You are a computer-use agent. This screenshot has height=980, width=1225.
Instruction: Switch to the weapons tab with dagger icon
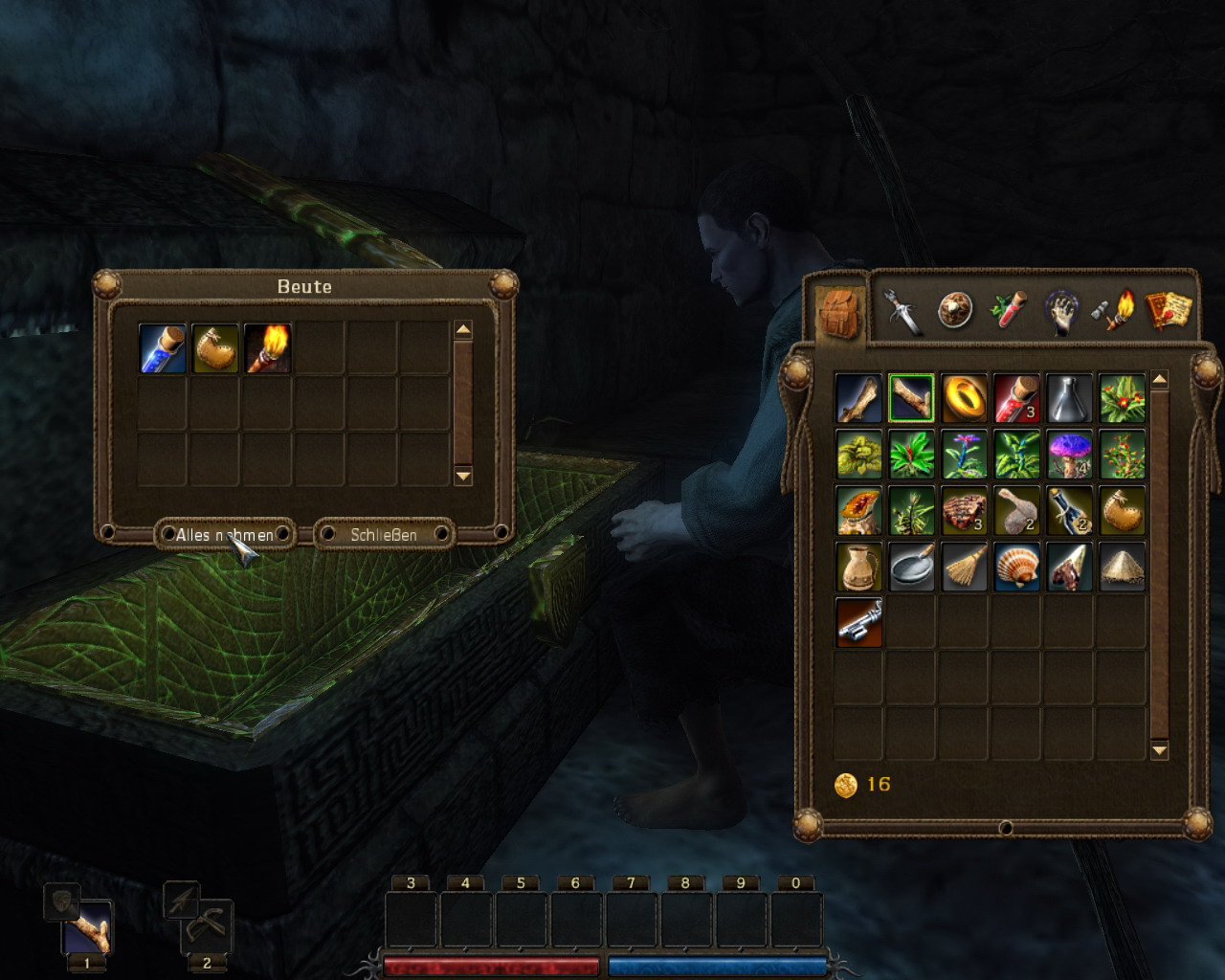902,310
